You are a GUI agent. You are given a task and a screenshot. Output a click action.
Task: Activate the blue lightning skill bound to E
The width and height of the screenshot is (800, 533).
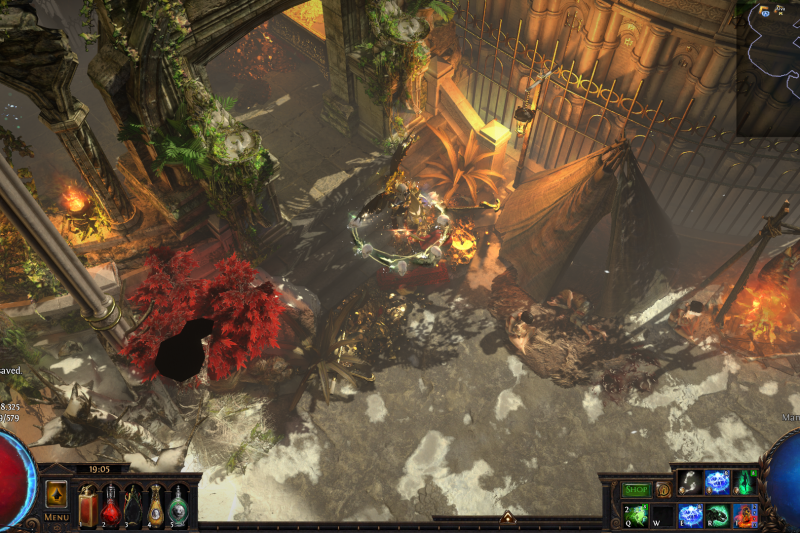pos(691,515)
